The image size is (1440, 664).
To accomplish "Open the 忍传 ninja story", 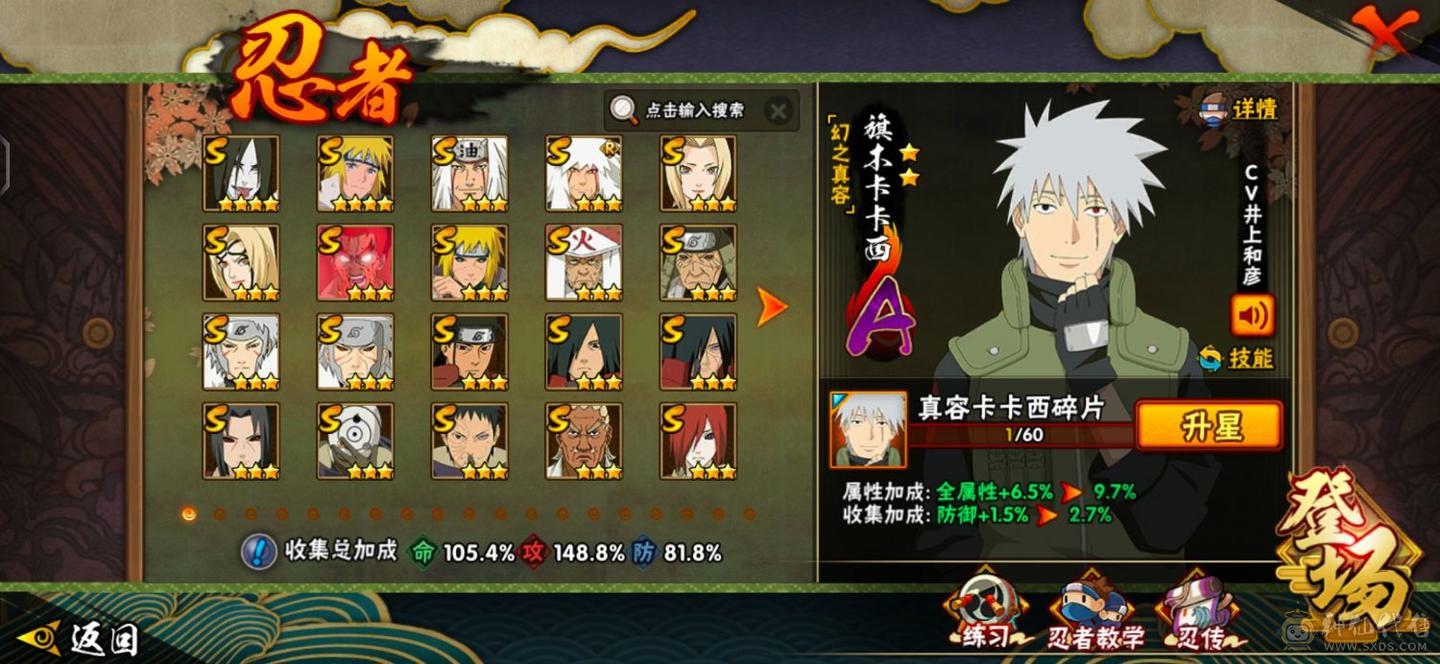I will point(1198,612).
